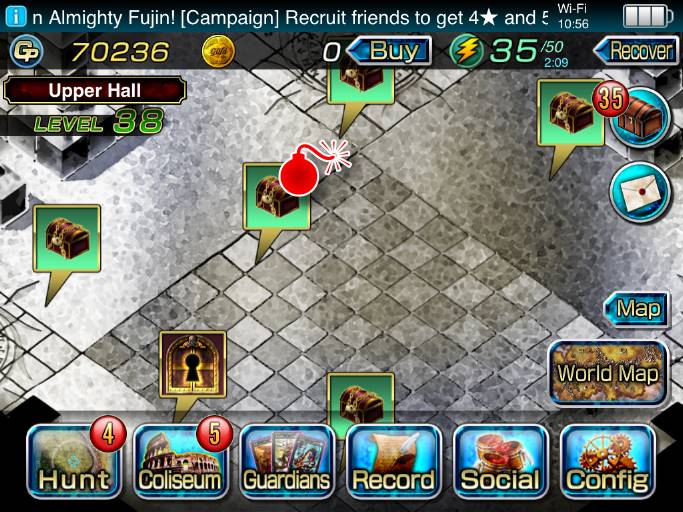The width and height of the screenshot is (683, 512).
Task: Select the locked keyhole door marker
Action: coord(193,366)
